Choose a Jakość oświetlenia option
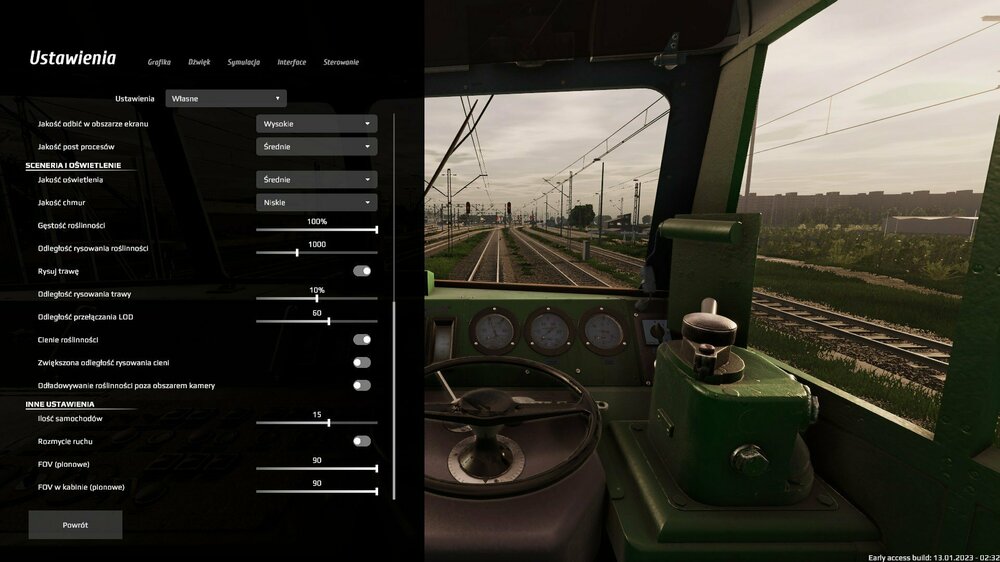Screen dimensions: 1000x562 pos(316,179)
